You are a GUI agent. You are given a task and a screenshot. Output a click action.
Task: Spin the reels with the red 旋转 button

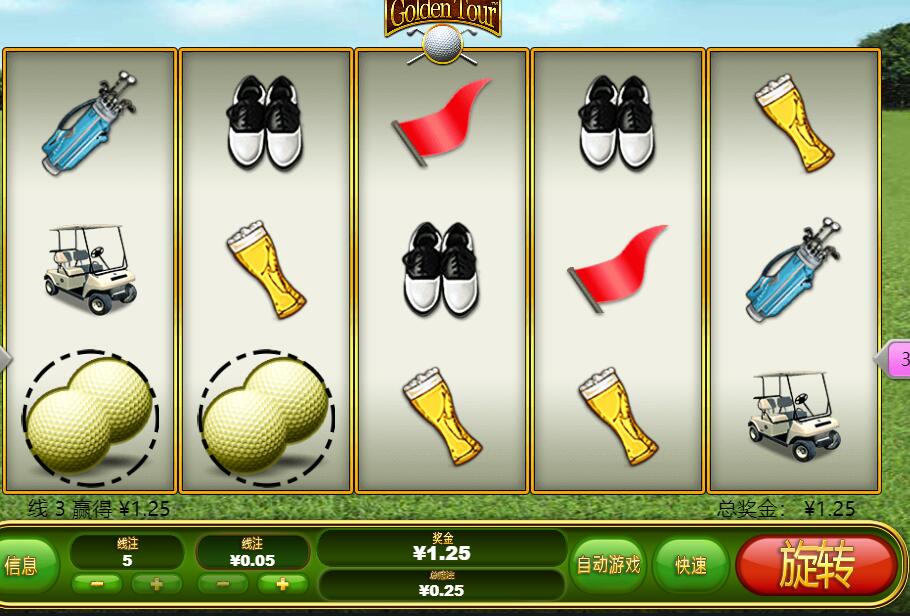coord(816,566)
